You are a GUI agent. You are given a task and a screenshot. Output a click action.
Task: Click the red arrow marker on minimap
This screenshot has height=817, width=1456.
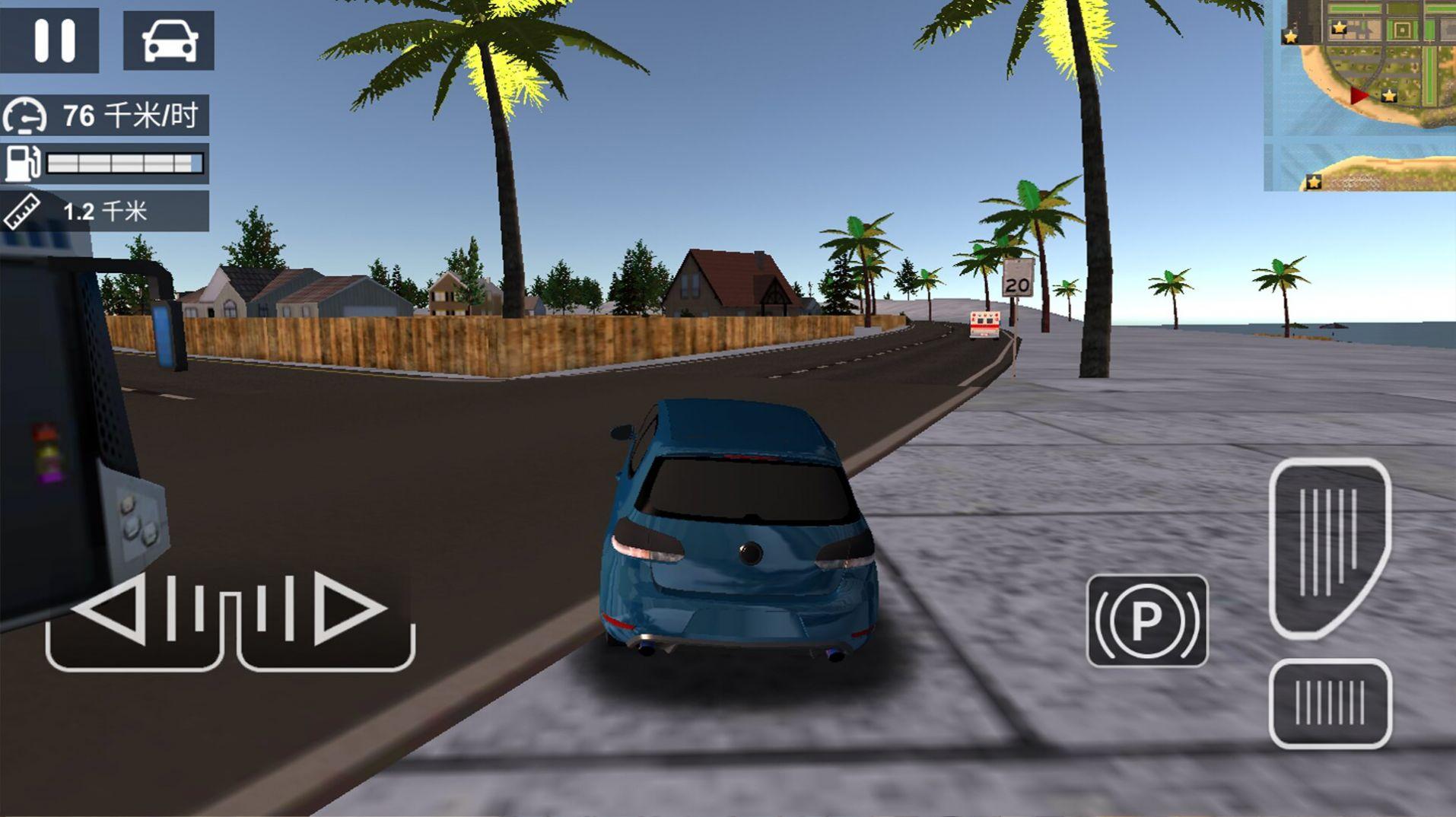click(x=1357, y=95)
